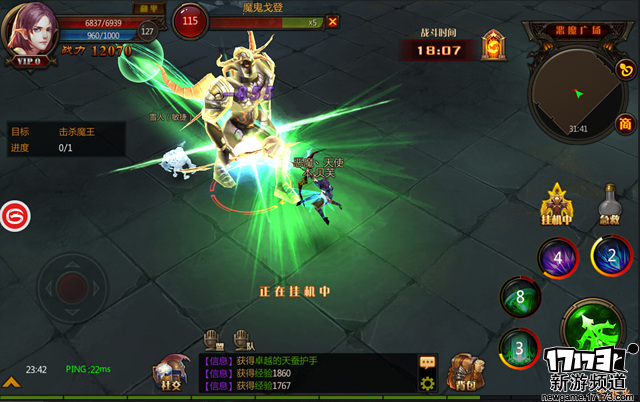
Task: Activate the blue skill on cooldown 2
Action: coord(610,254)
